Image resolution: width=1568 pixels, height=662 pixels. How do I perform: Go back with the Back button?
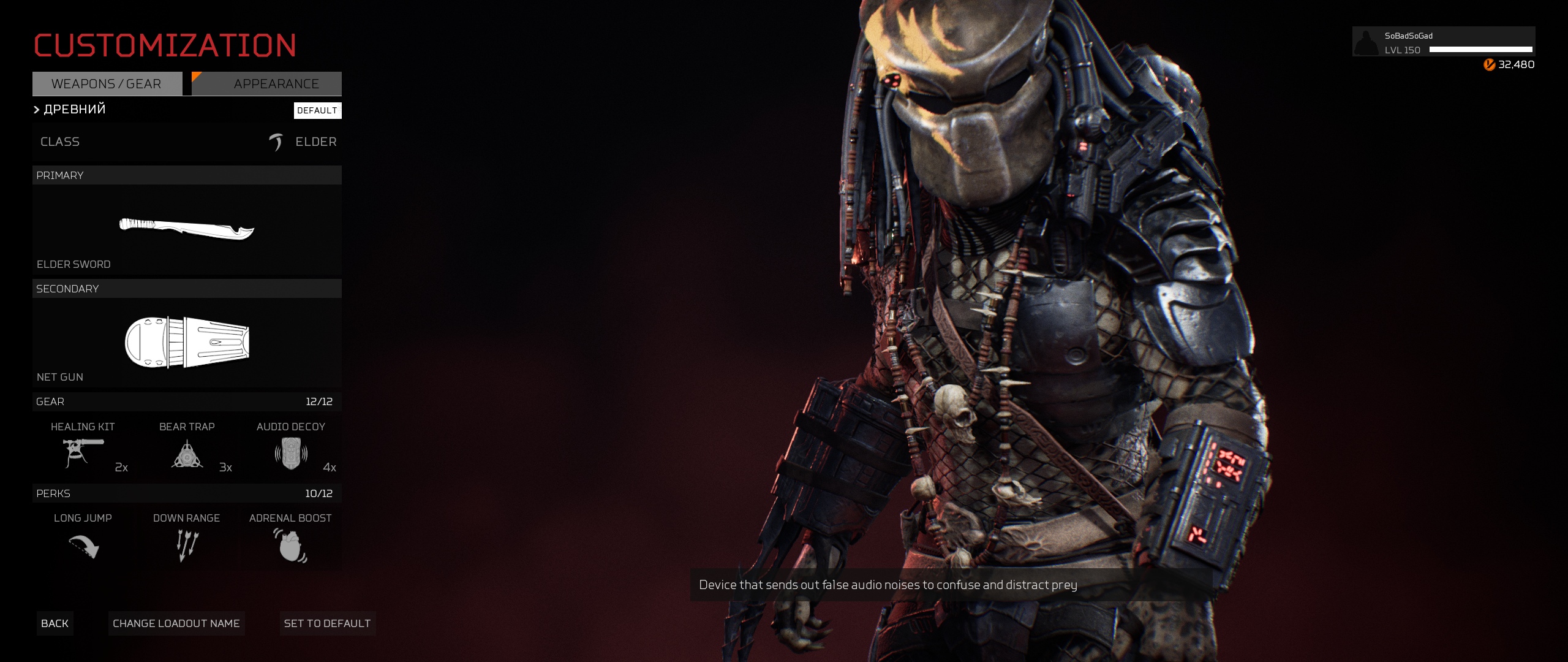point(55,623)
